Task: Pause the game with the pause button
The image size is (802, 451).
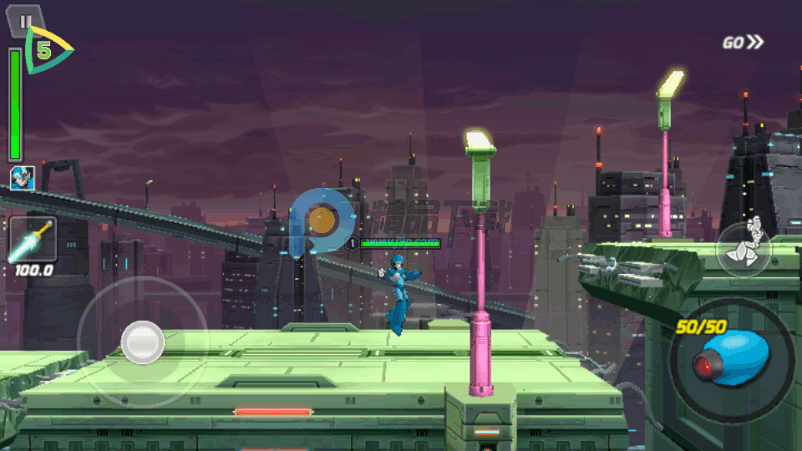Action: point(26,20)
